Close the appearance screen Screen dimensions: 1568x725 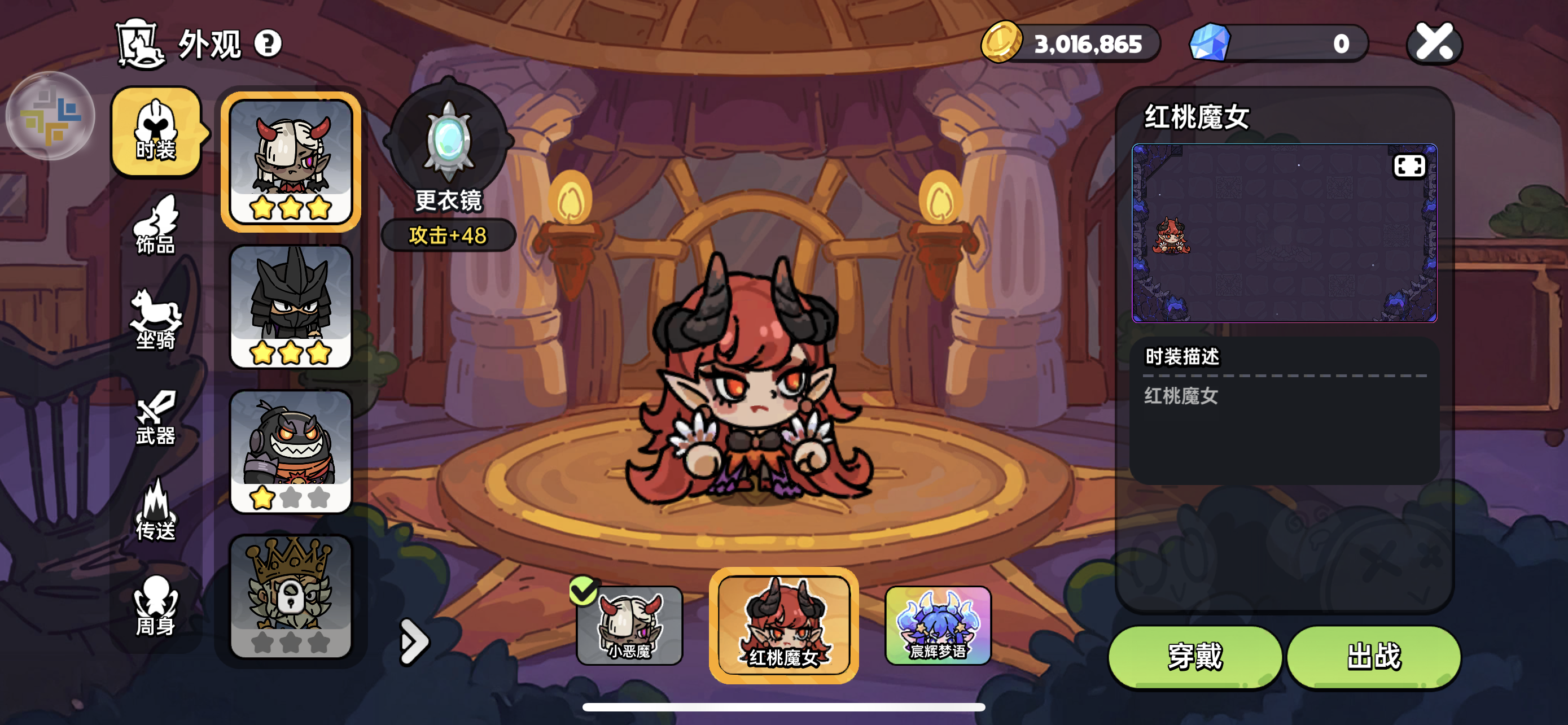(x=1434, y=43)
